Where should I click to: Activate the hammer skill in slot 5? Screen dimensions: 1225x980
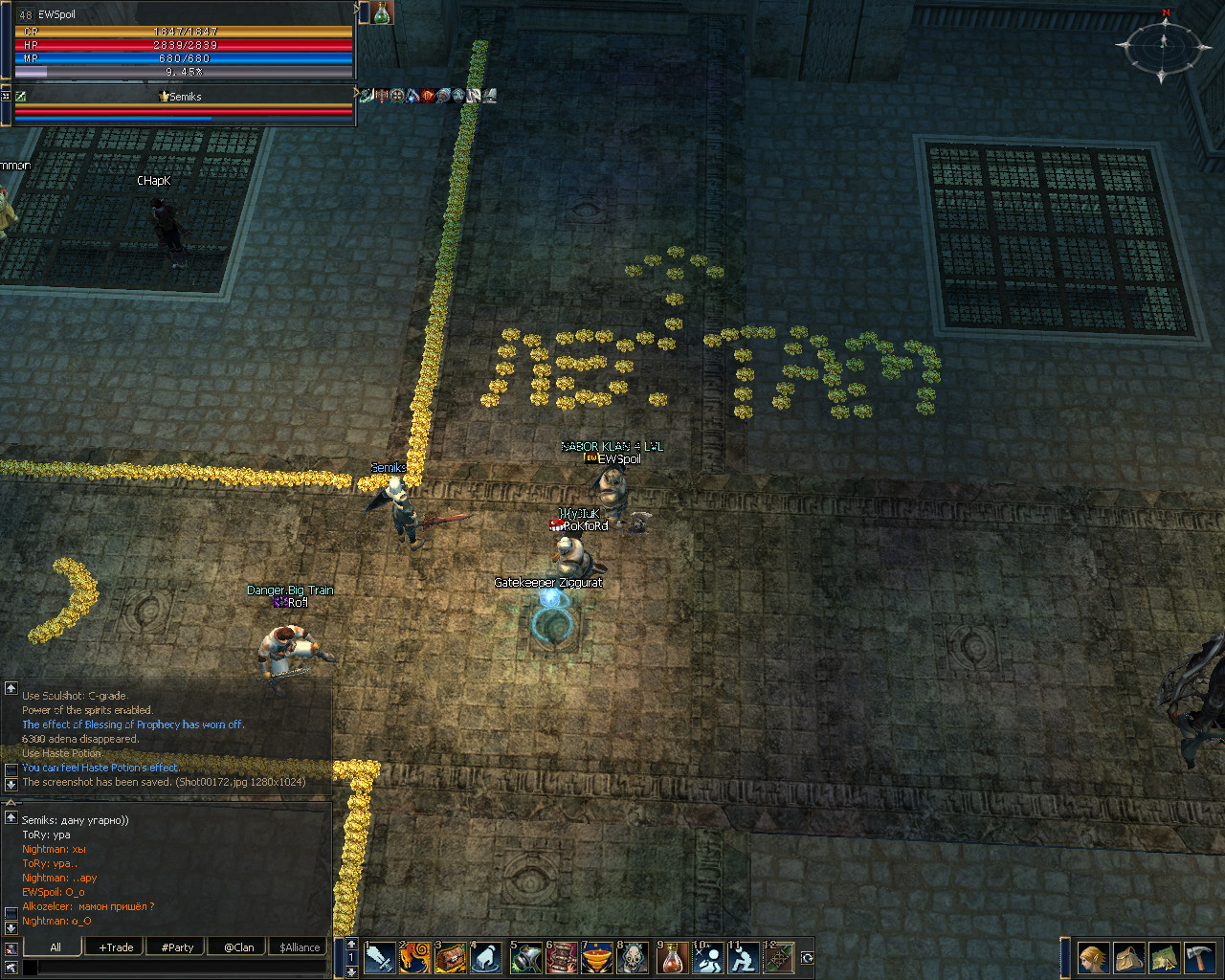tap(526, 957)
